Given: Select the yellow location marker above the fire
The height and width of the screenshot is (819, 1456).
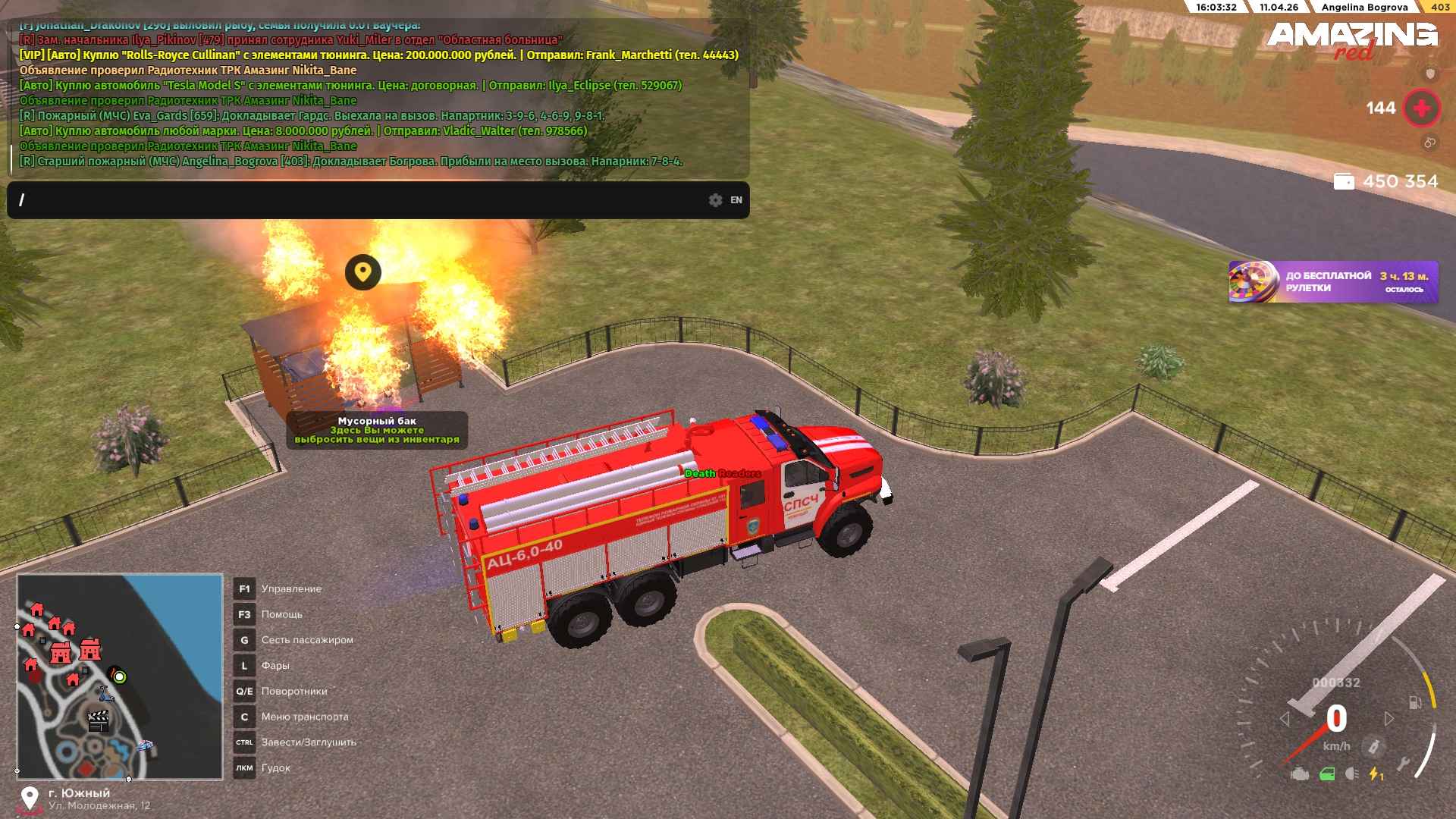Looking at the screenshot, I should (362, 271).
